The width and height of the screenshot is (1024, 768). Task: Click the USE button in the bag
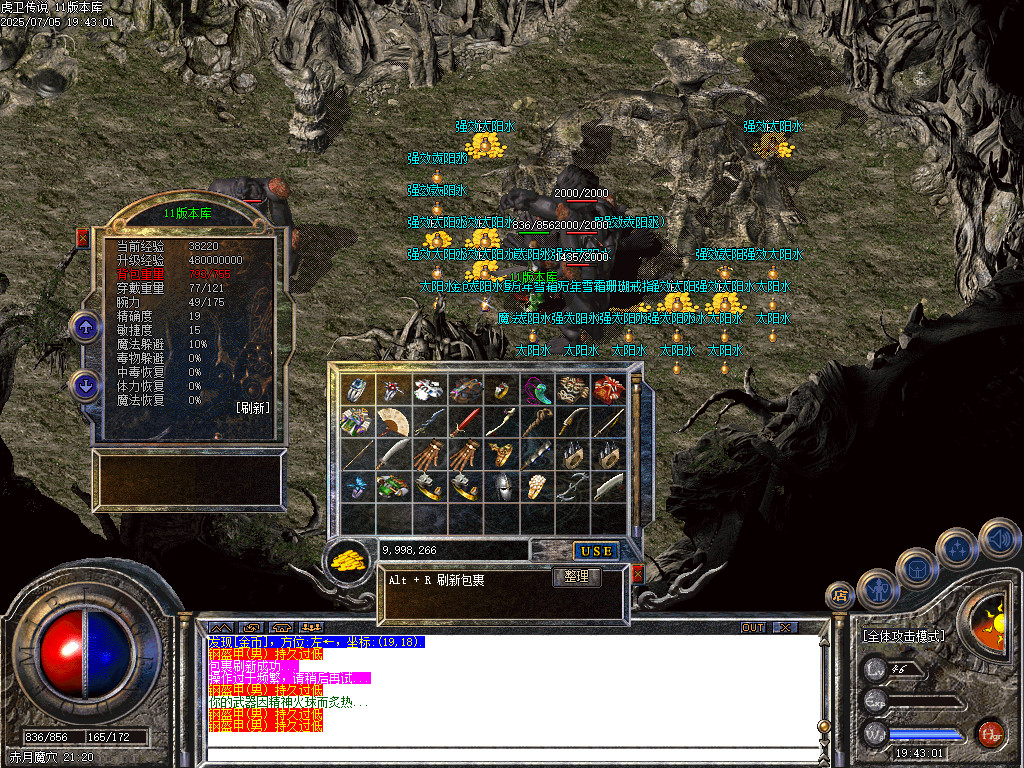pos(594,551)
